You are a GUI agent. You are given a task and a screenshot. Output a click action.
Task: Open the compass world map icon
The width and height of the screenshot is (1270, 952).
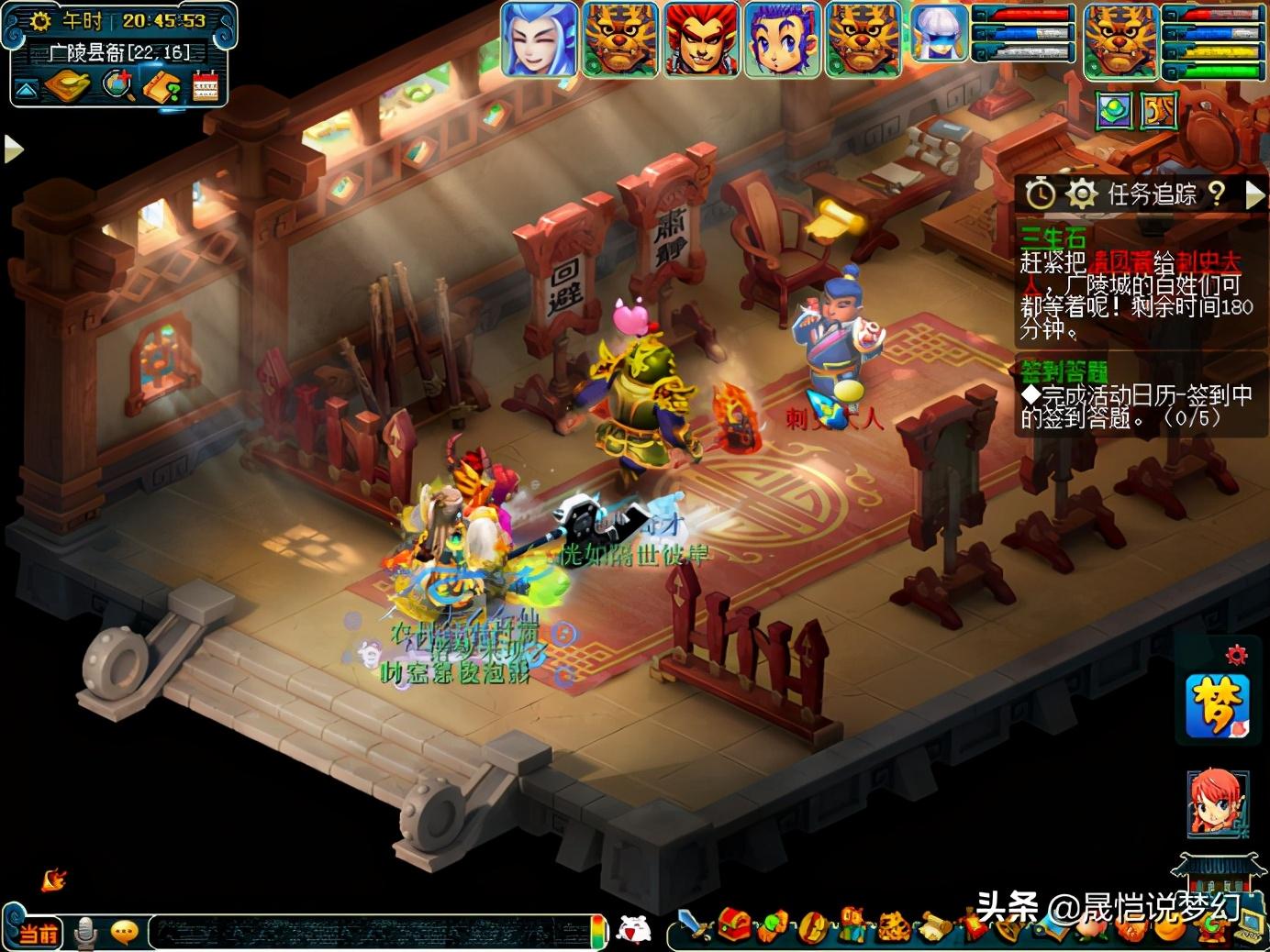[67, 86]
